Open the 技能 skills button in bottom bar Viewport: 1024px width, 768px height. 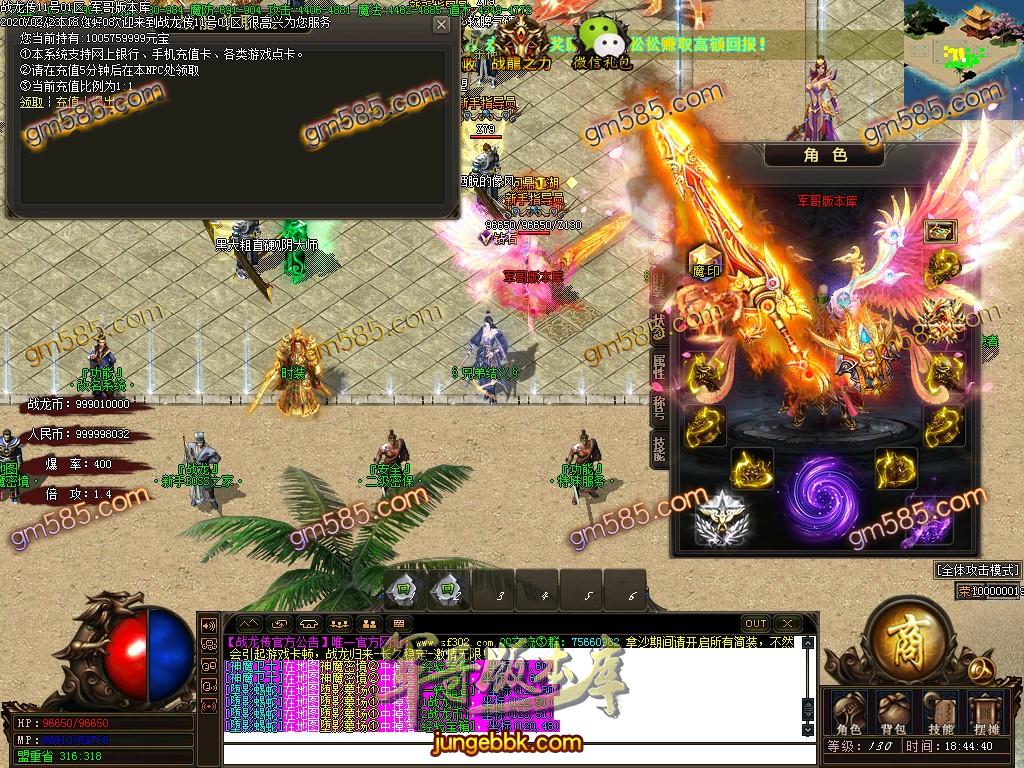[x=941, y=713]
